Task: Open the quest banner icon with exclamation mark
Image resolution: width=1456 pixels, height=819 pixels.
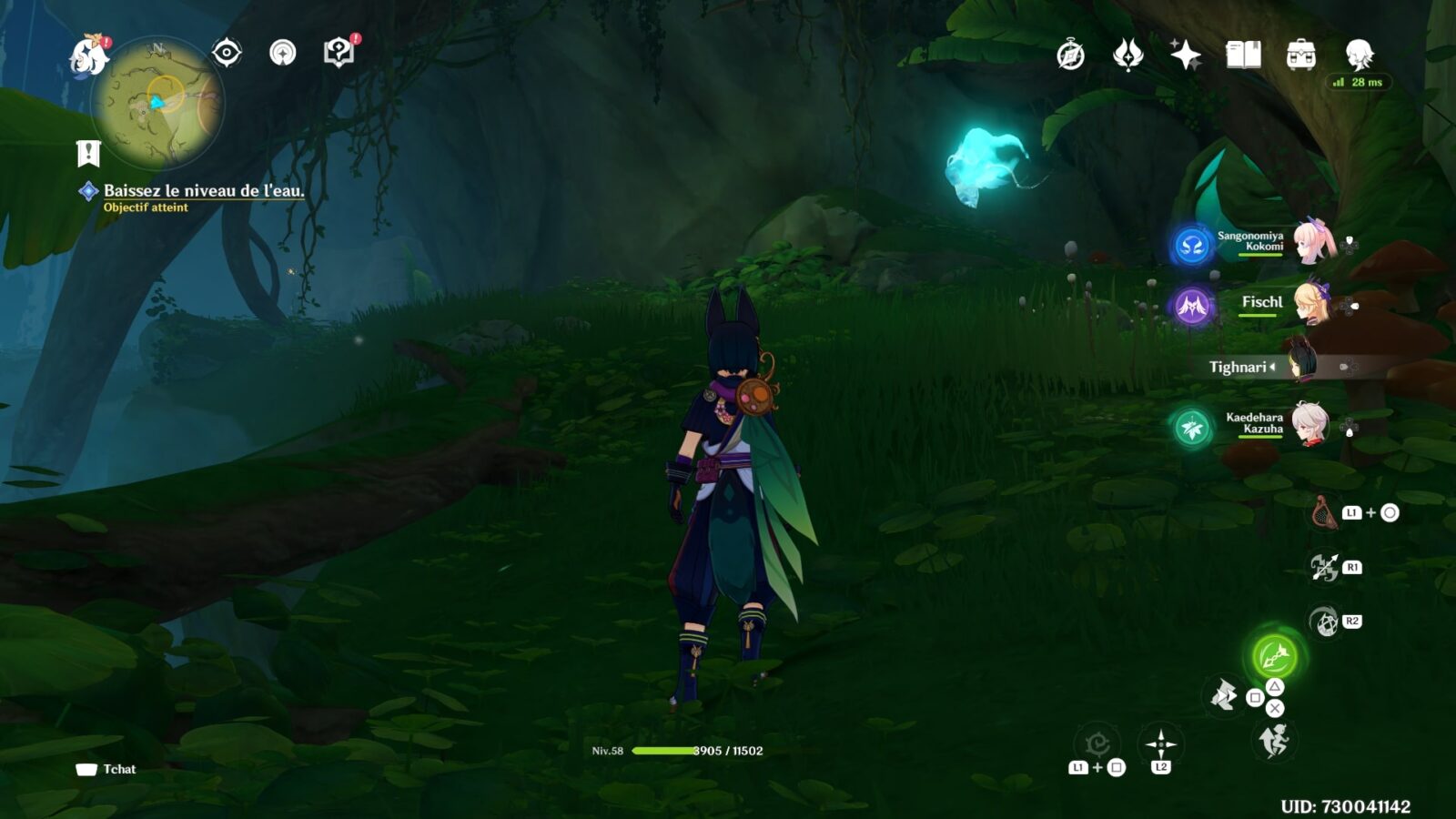Action: [x=88, y=154]
